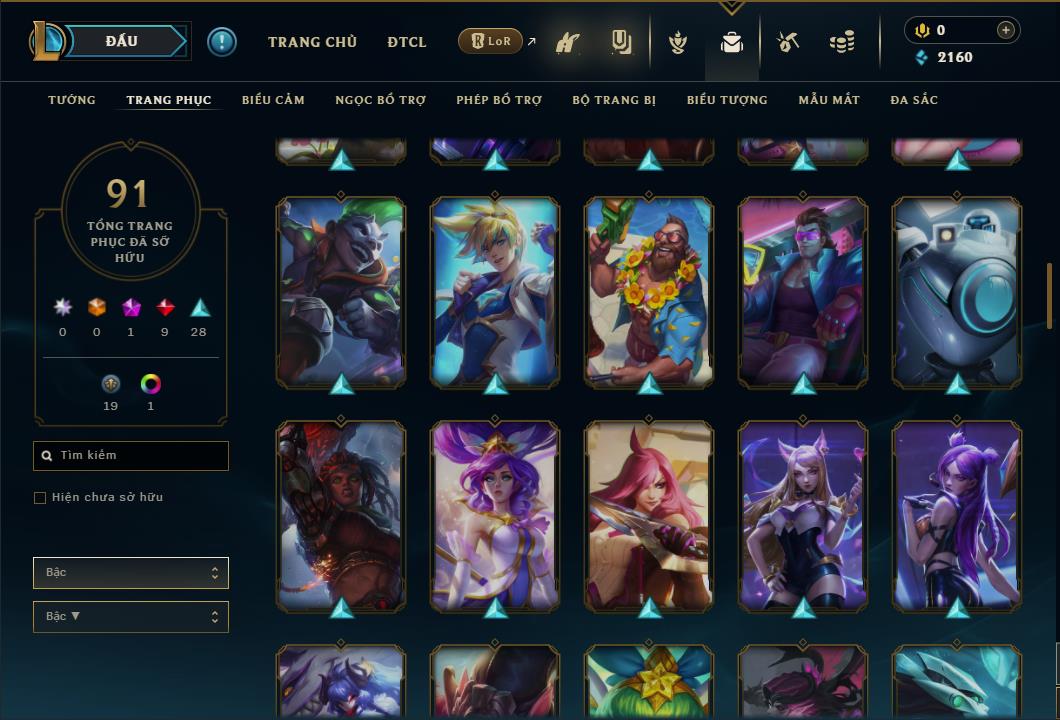Image resolution: width=1060 pixels, height=720 pixels.
Task: View the MẪU MẮT tab
Action: pos(829,100)
